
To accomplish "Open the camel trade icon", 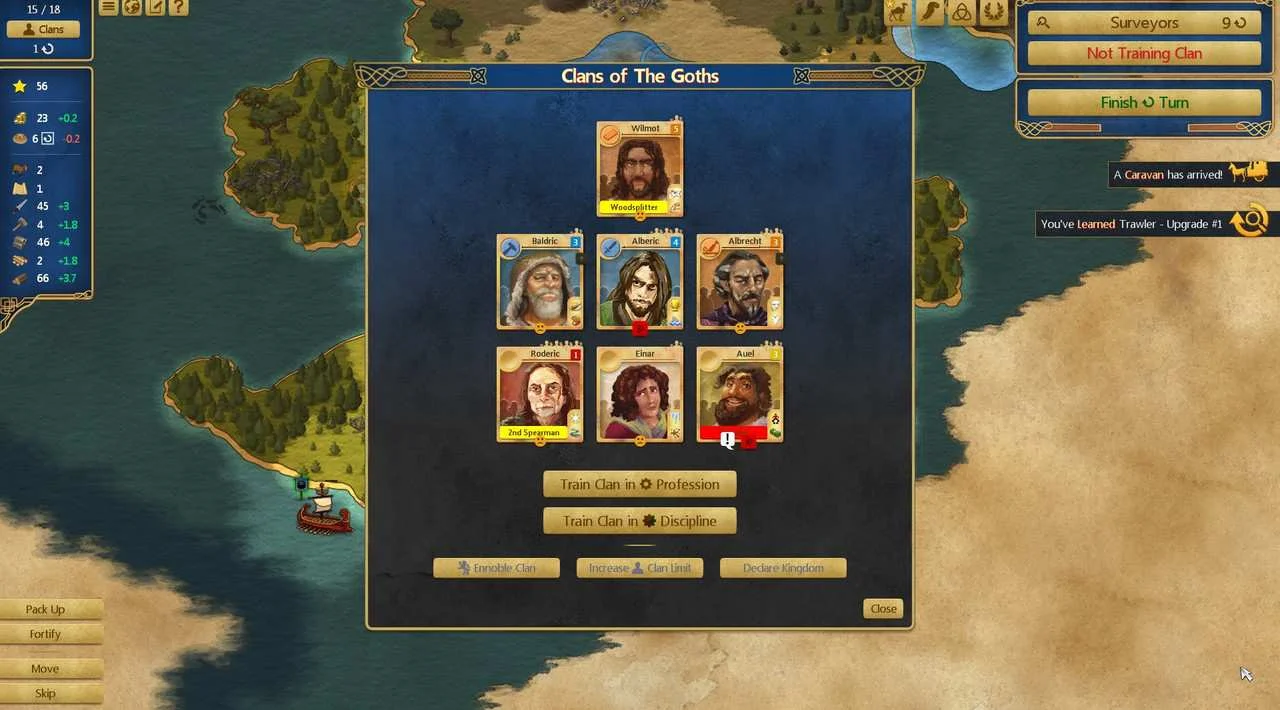I will coord(896,12).
